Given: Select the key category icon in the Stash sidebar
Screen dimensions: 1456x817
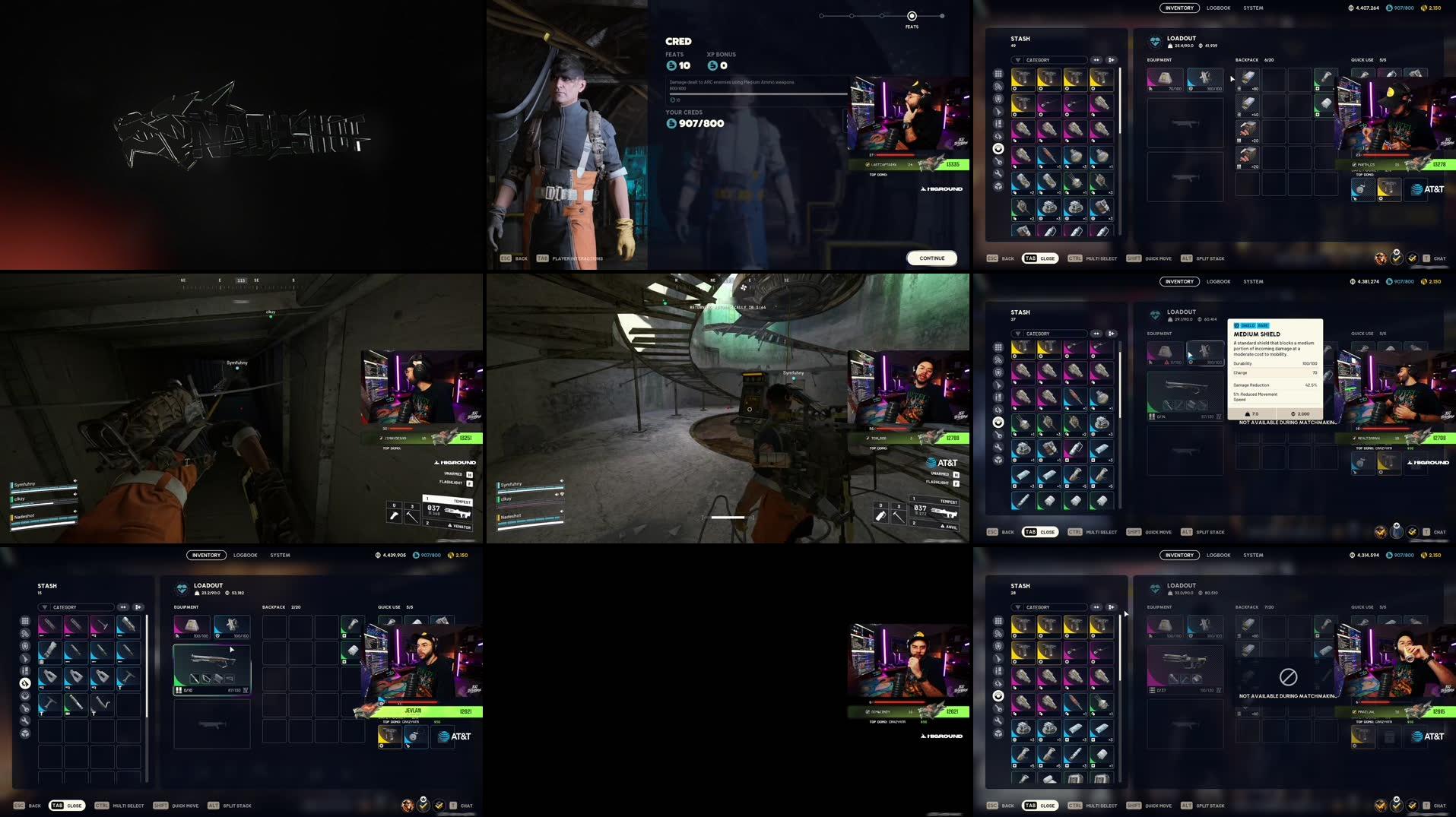Looking at the screenshot, I should coord(998,161).
